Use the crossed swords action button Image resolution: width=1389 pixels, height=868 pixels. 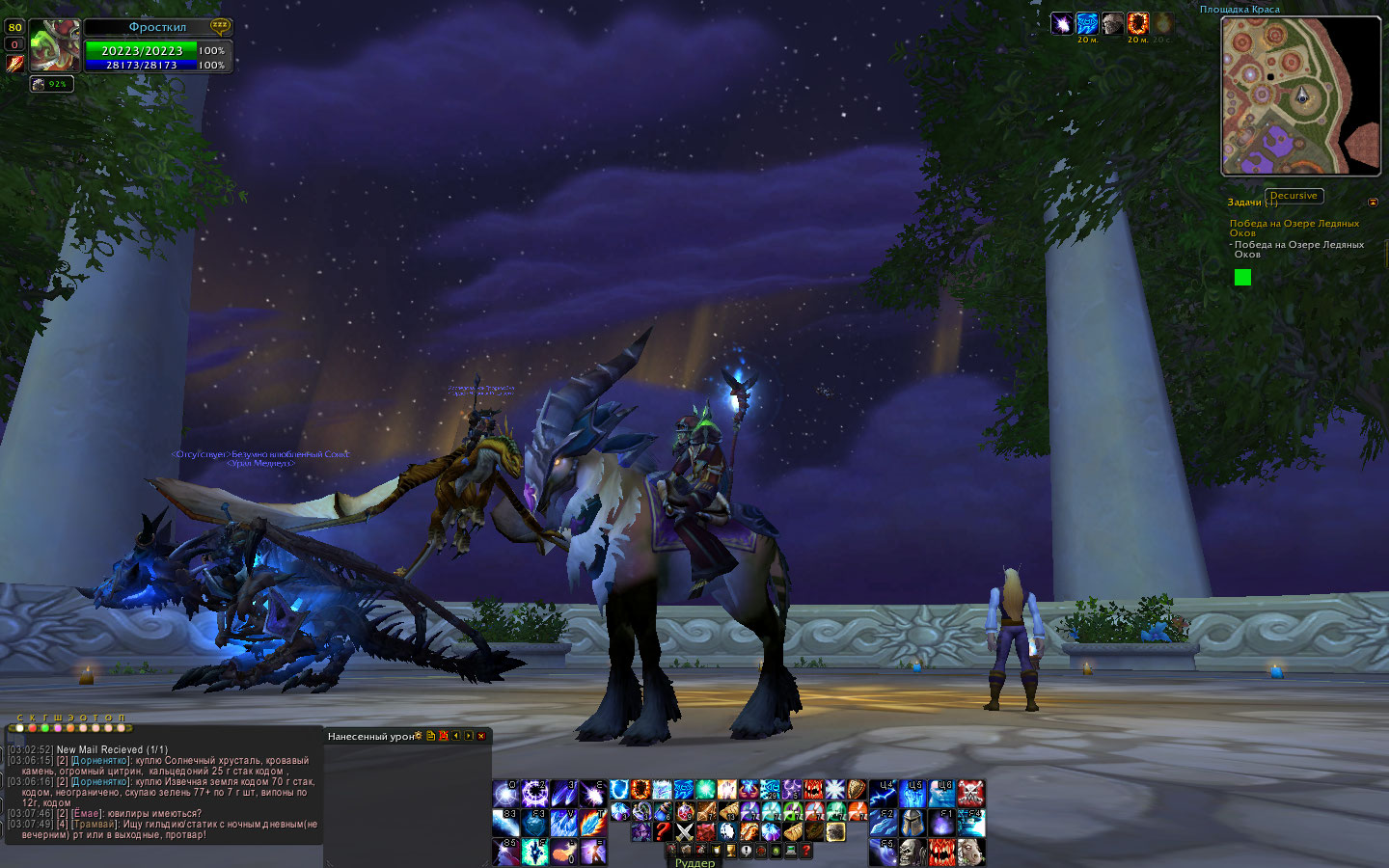[x=685, y=832]
